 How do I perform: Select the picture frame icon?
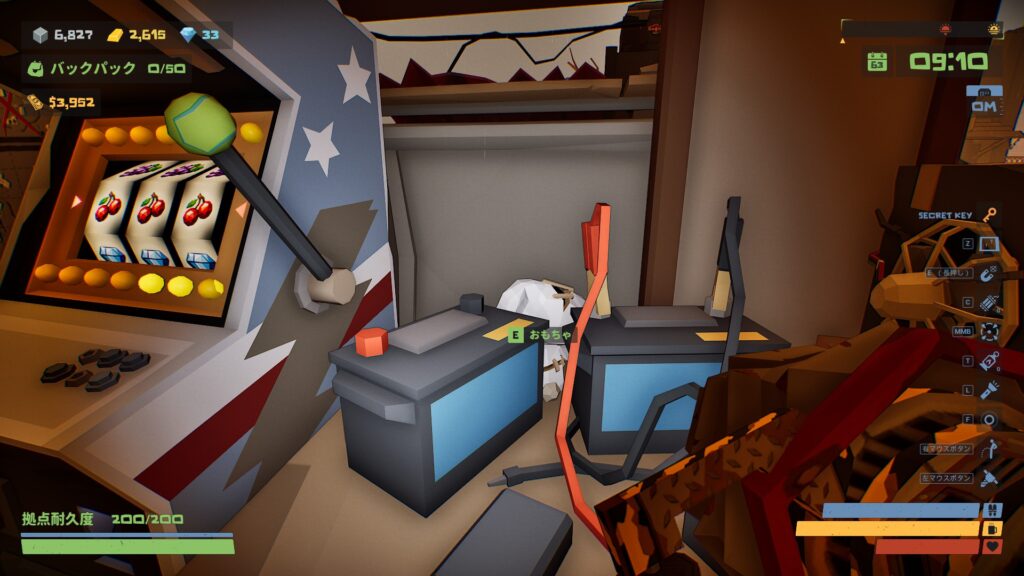point(989,243)
